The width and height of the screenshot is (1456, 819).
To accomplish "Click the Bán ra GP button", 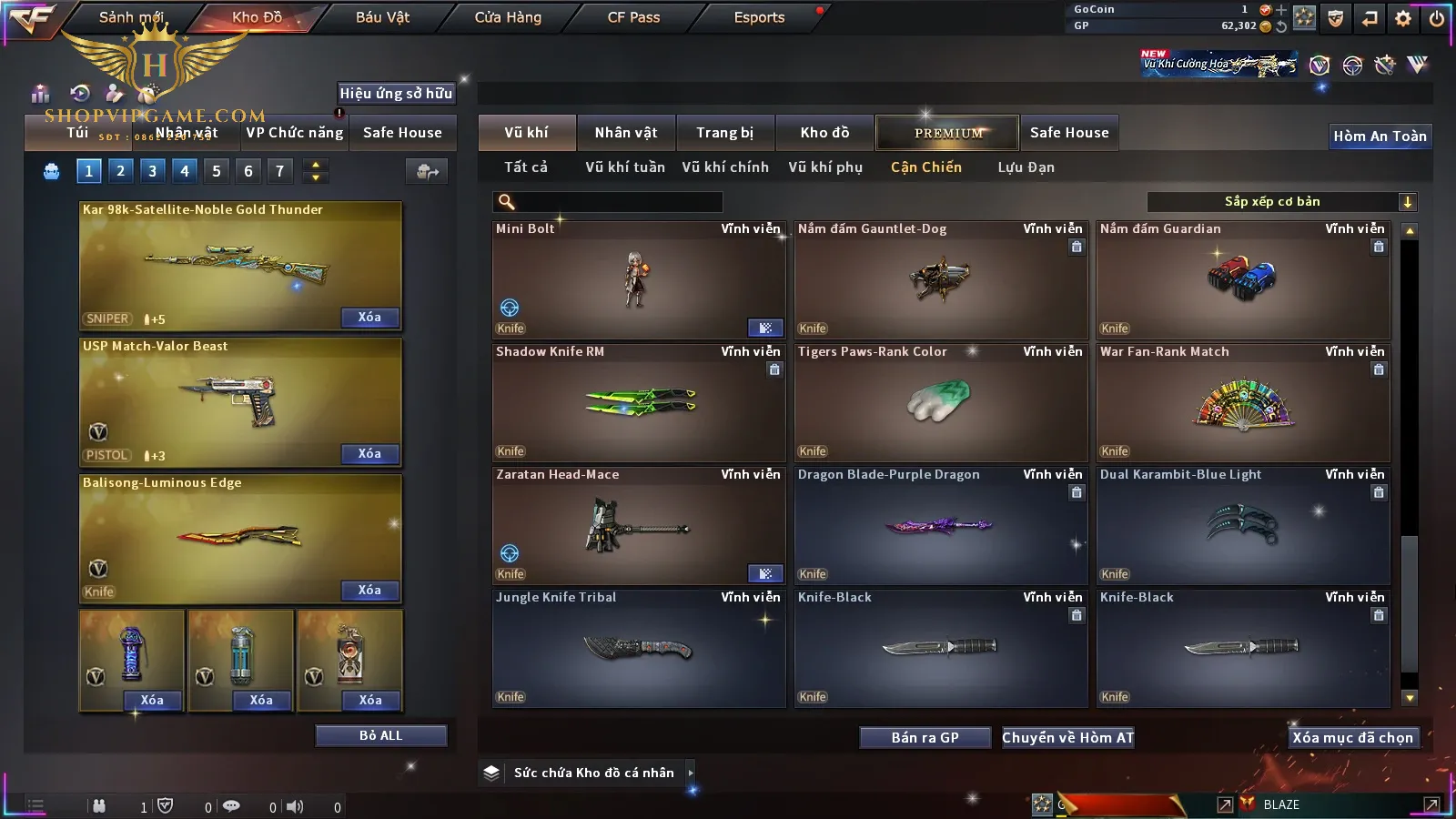I will pos(925,738).
